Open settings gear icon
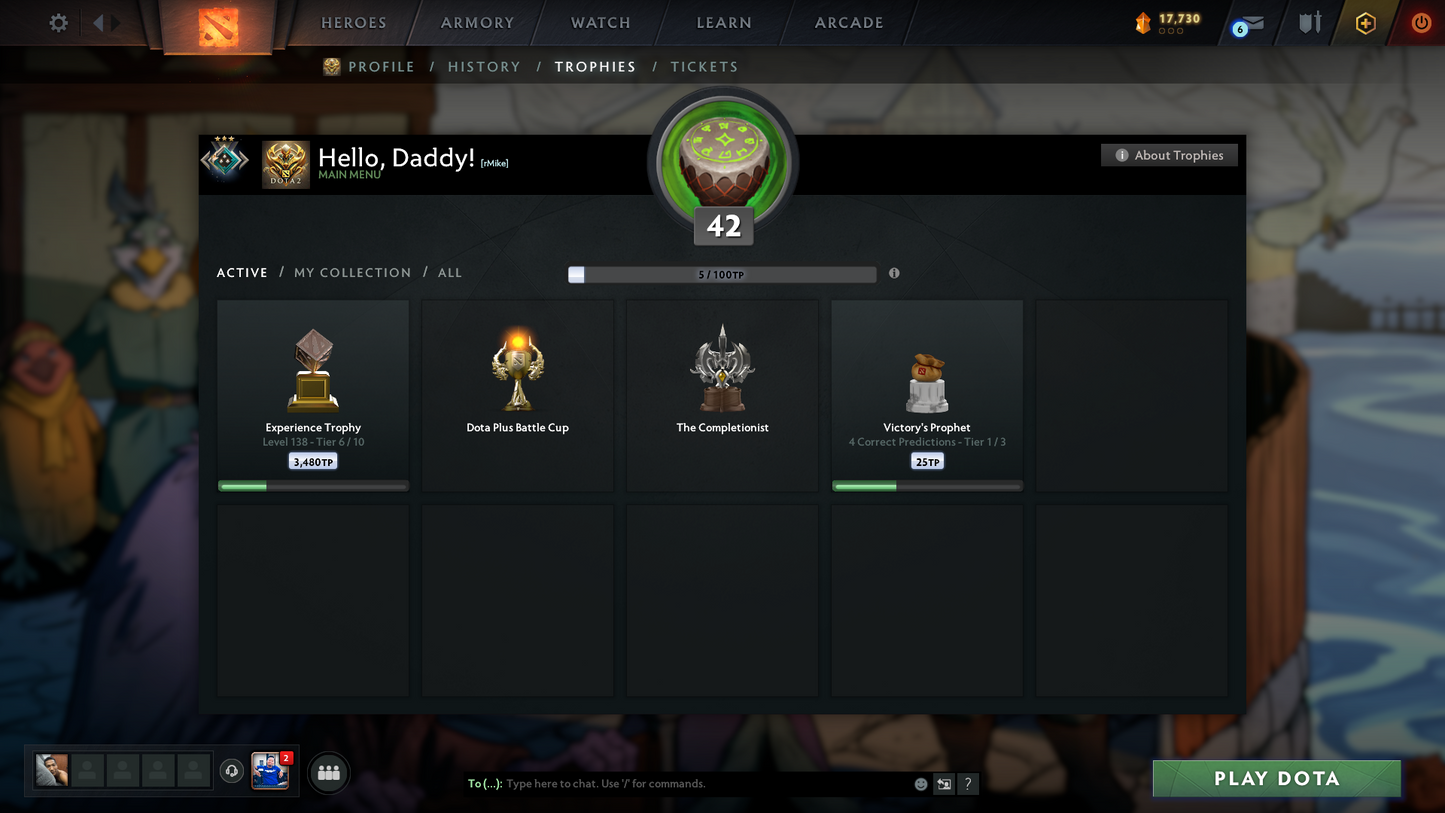This screenshot has height=813, width=1445. (57, 22)
